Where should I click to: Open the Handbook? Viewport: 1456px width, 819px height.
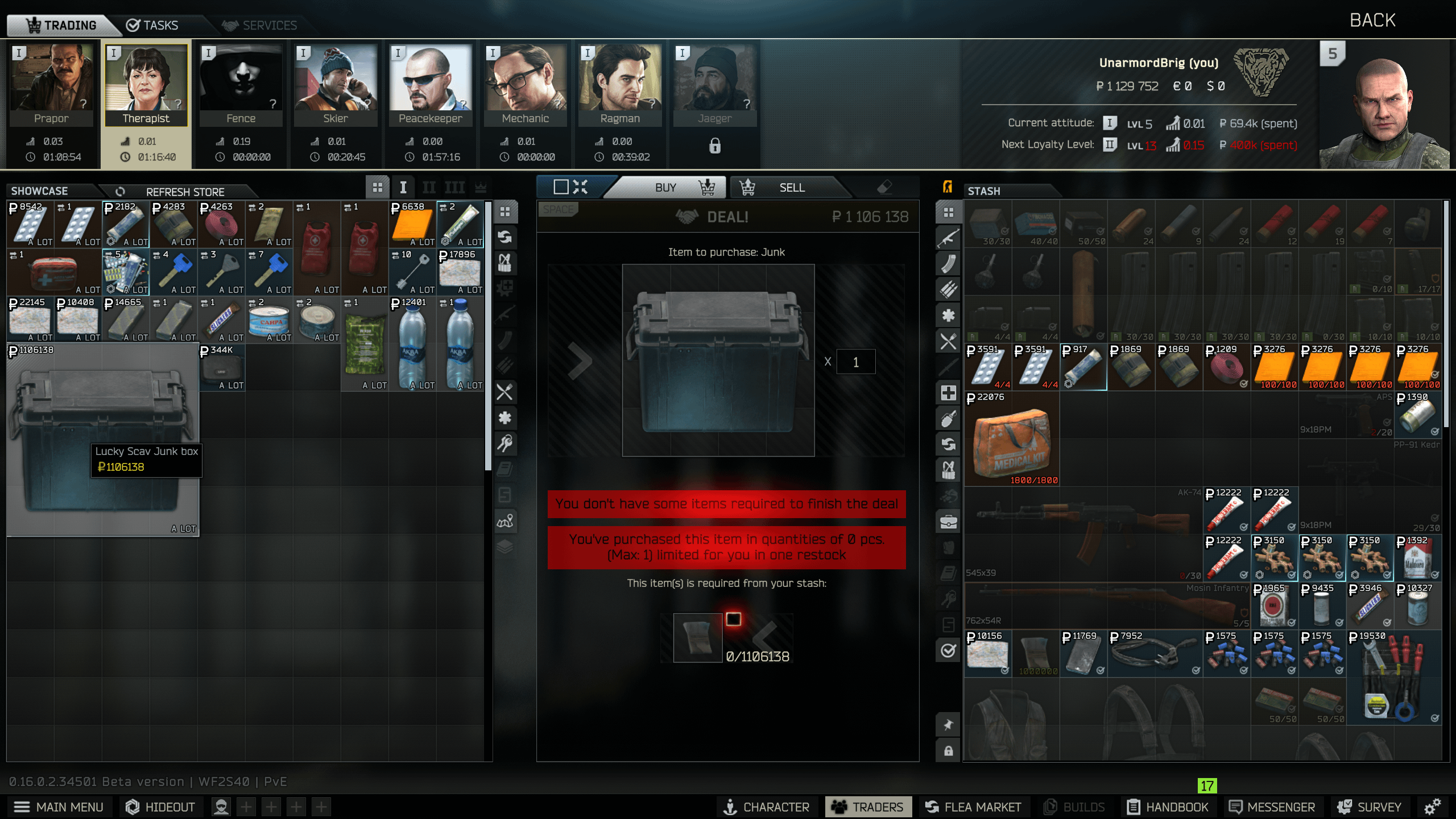click(x=1168, y=807)
